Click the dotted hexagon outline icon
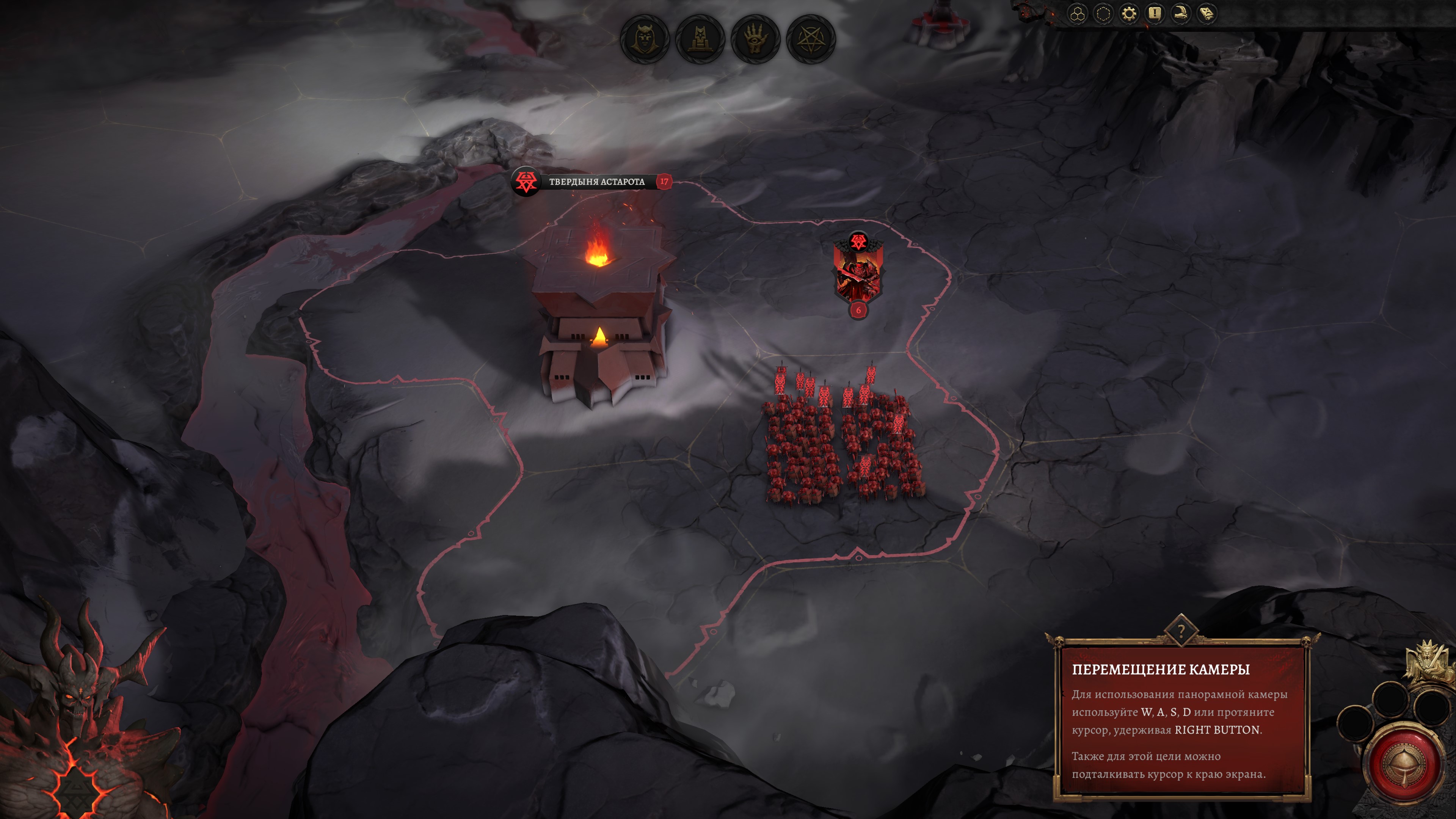The height and width of the screenshot is (819, 1456). tap(1103, 14)
